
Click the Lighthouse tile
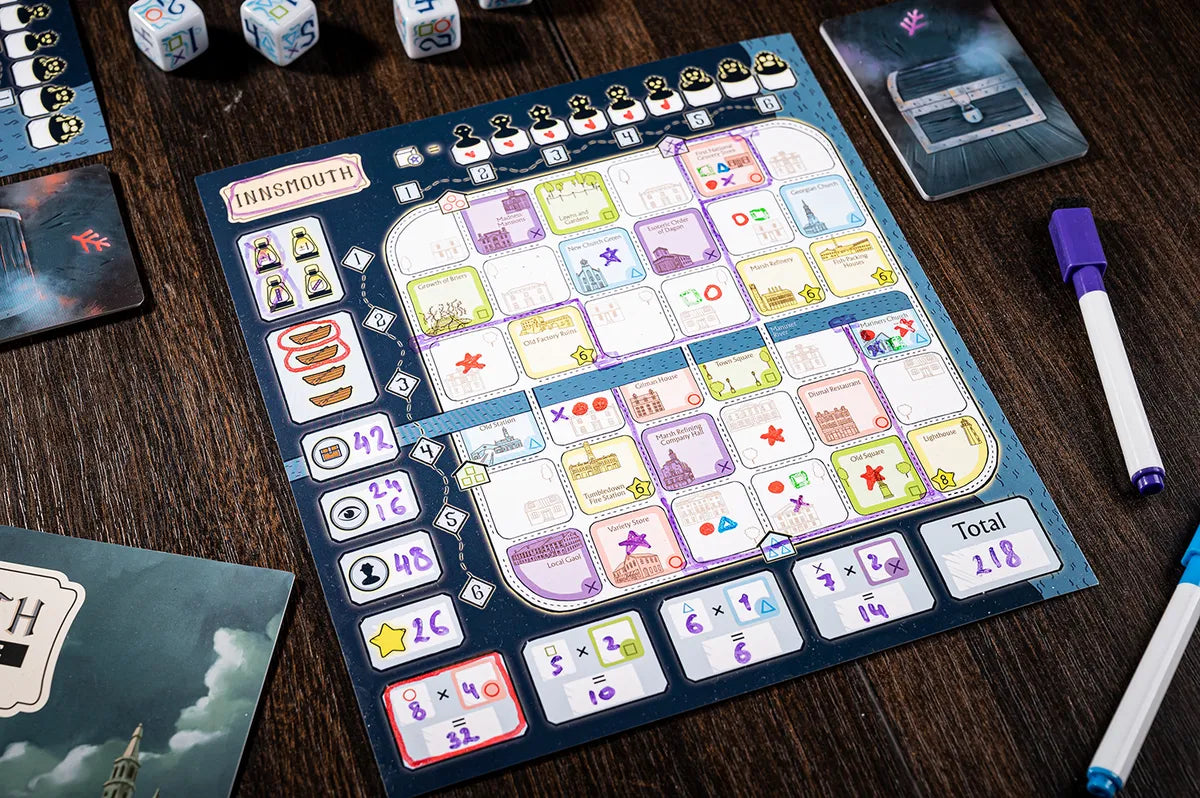point(950,451)
